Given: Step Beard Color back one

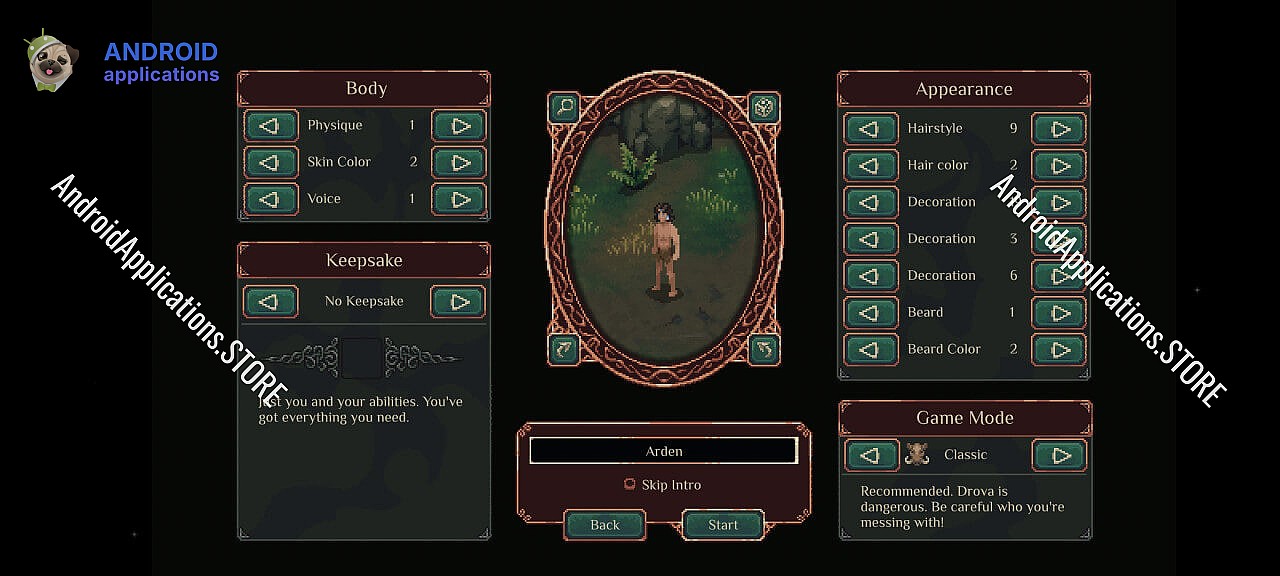Looking at the screenshot, I should pos(870,350).
